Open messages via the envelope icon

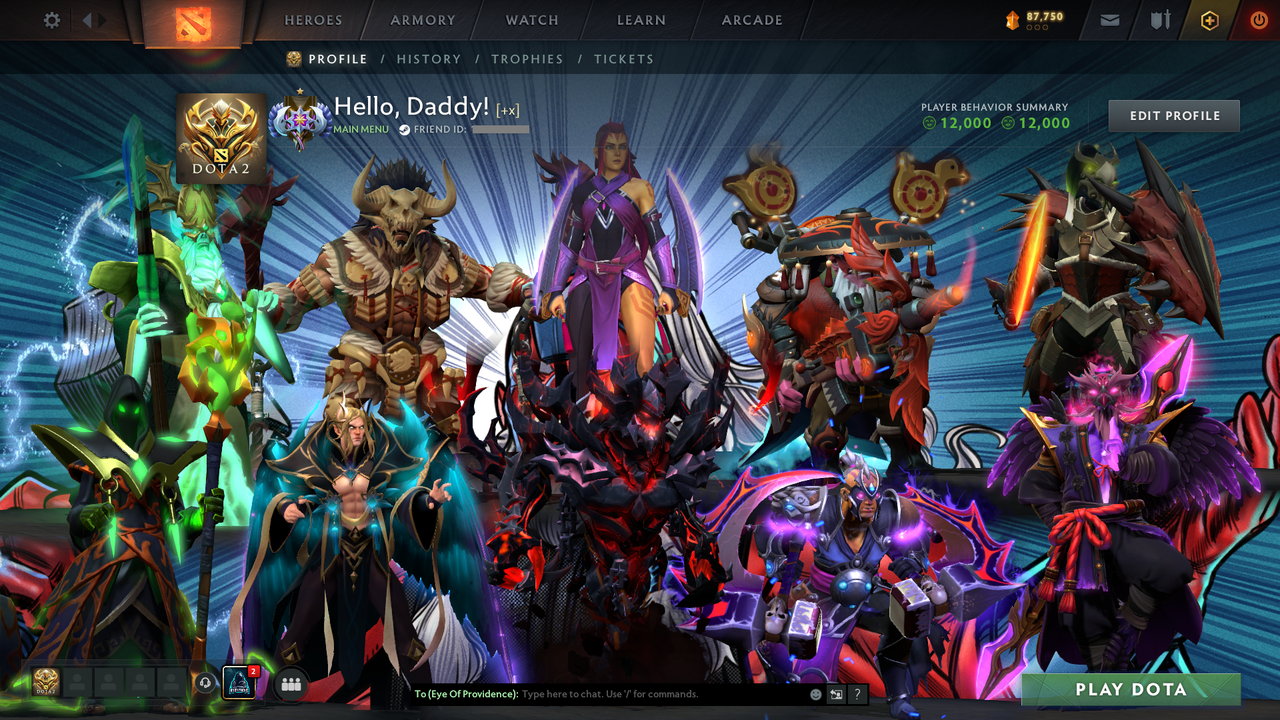pyautogui.click(x=1110, y=19)
